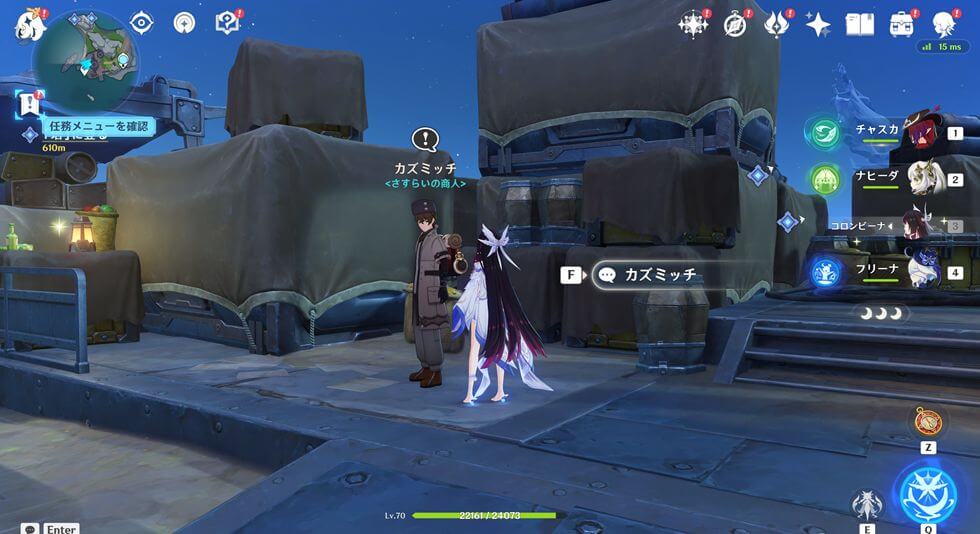Open the question-mark book icon
This screenshot has height=534, width=980.
click(x=228, y=22)
